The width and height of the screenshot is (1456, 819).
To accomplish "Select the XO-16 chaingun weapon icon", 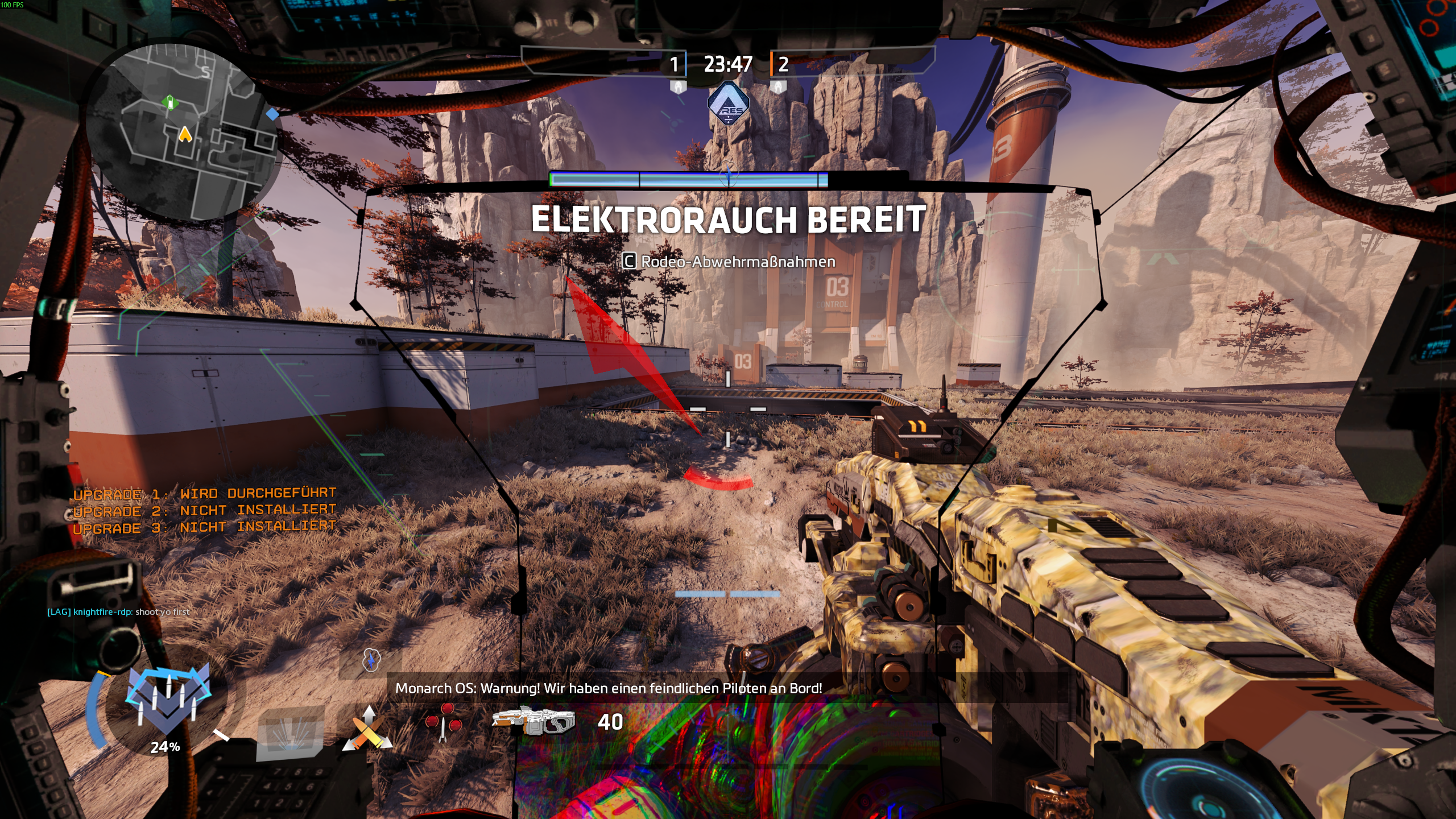I will point(533,721).
